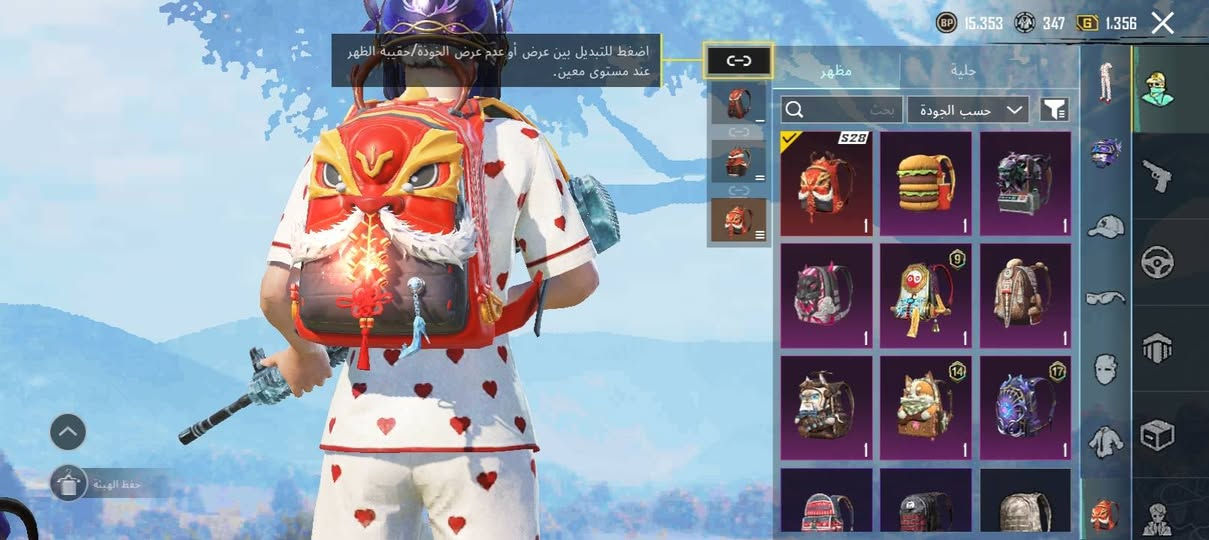Image resolution: width=1209 pixels, height=540 pixels.
Task: Choose the hamburger backpack skin
Action: [x=925, y=184]
